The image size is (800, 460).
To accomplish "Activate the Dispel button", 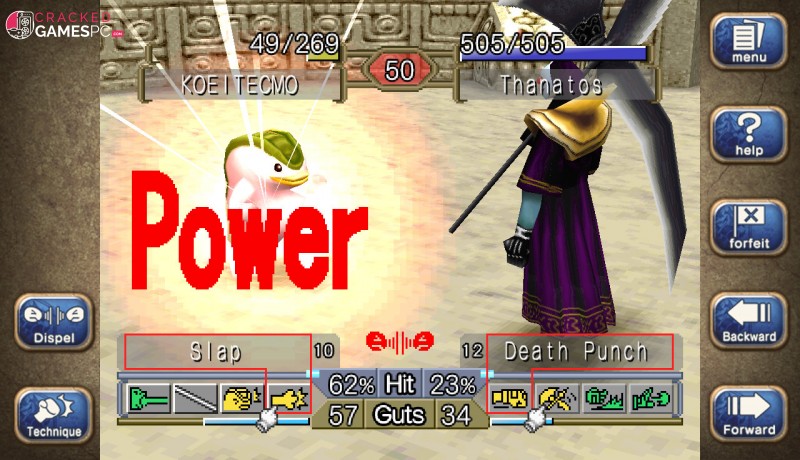I will point(53,320).
